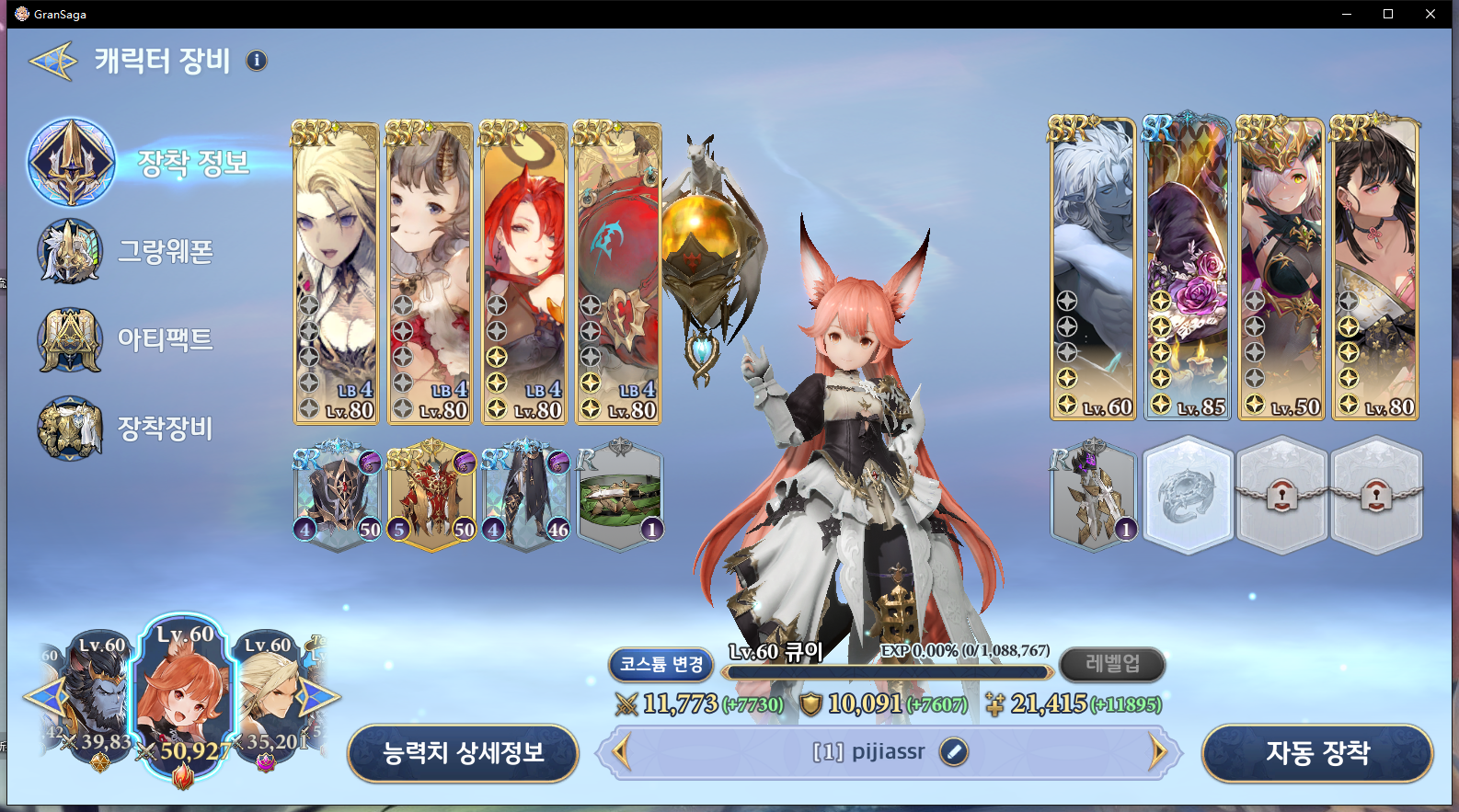The image size is (1459, 812).
Task: Click the 자동 장착 auto-equip button
Action: pyautogui.click(x=1317, y=753)
